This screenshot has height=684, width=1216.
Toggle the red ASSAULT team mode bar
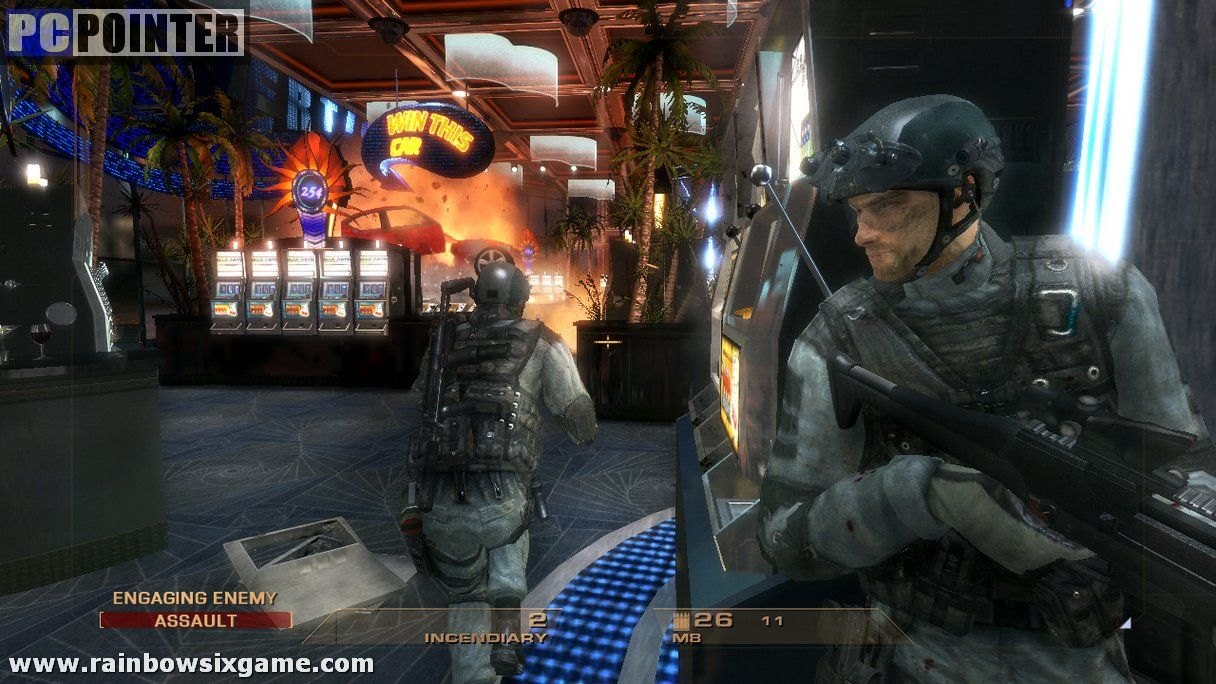(196, 620)
